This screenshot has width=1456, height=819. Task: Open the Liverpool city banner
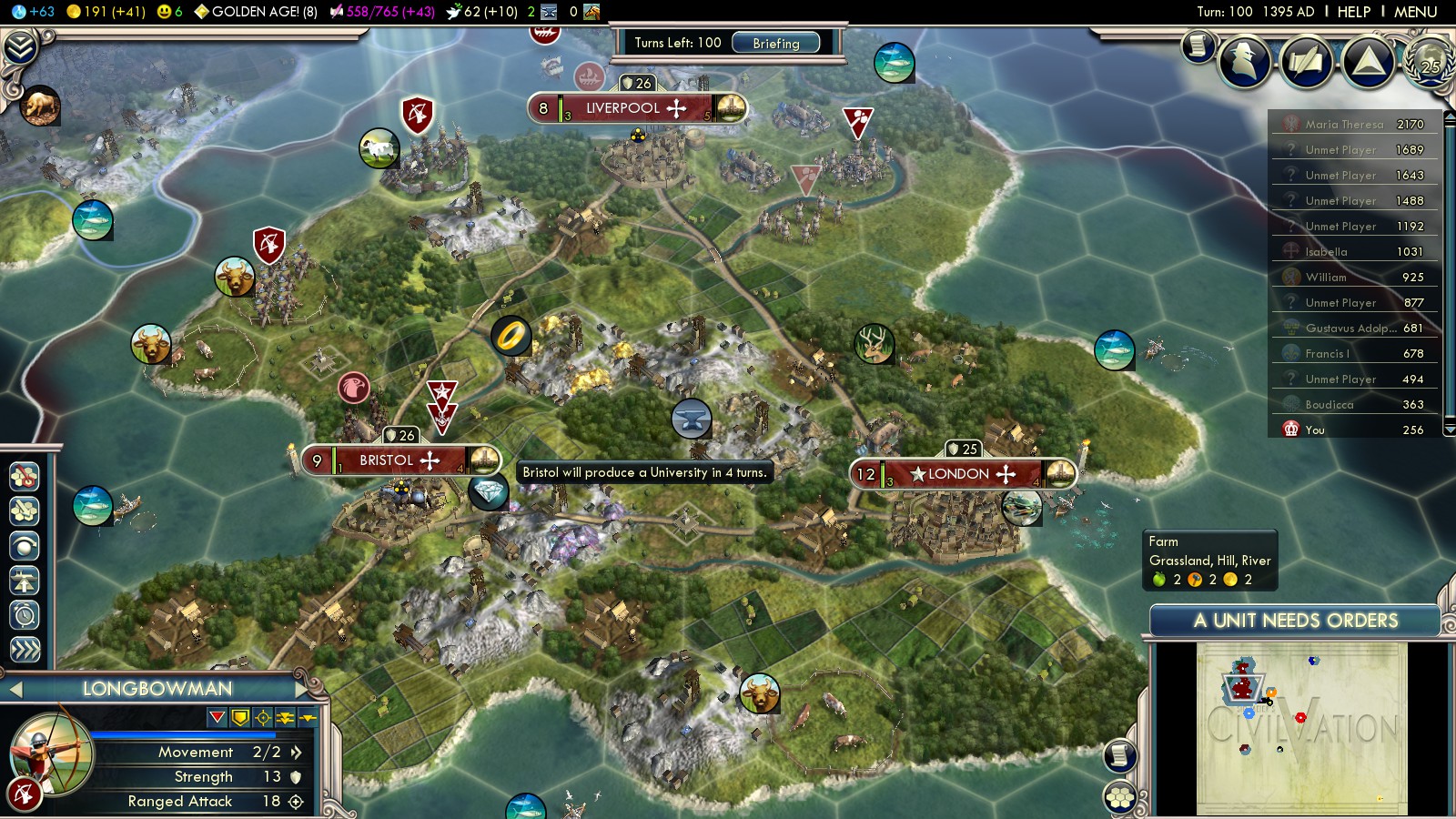click(x=636, y=108)
